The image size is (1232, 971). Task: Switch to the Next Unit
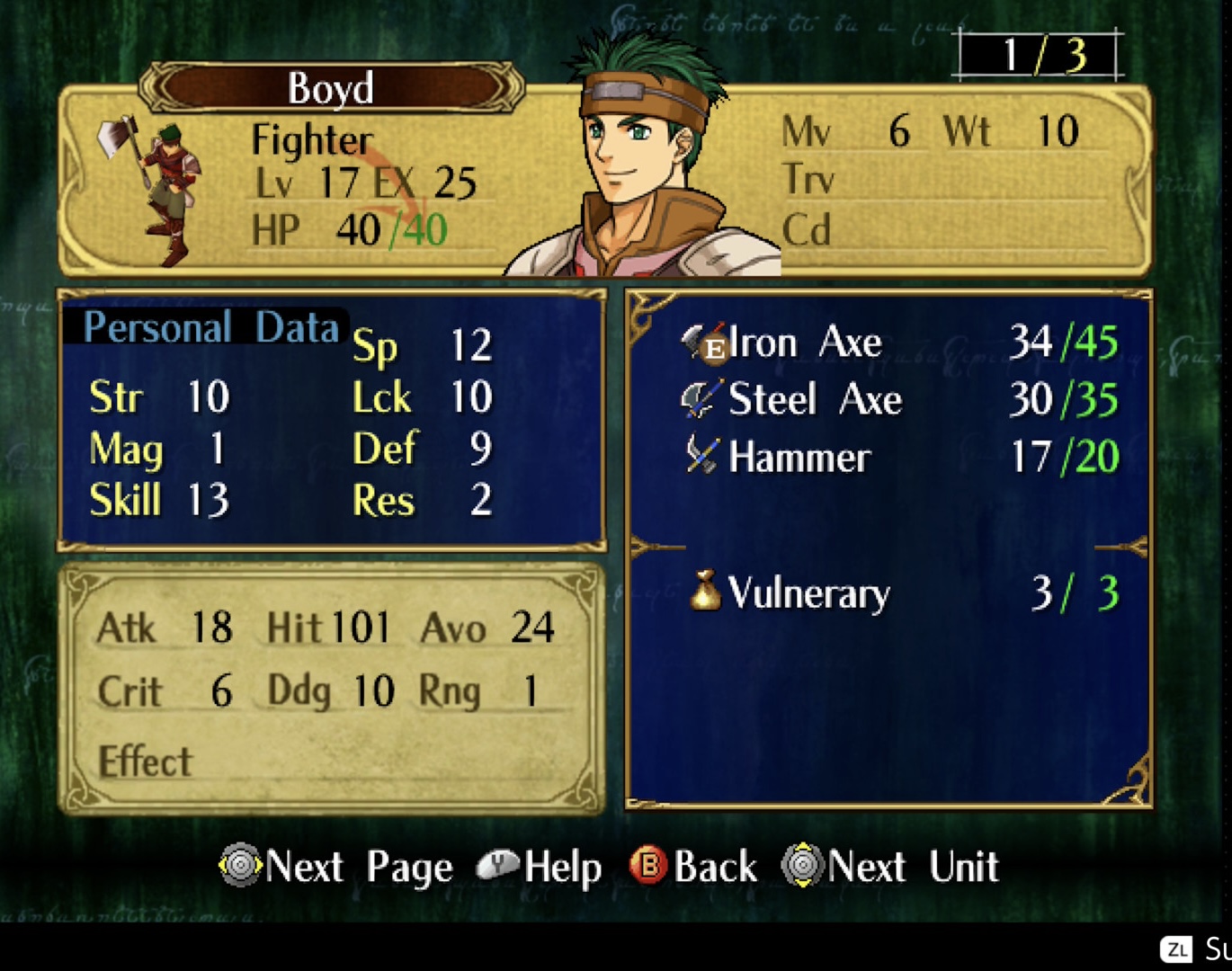tap(890, 867)
